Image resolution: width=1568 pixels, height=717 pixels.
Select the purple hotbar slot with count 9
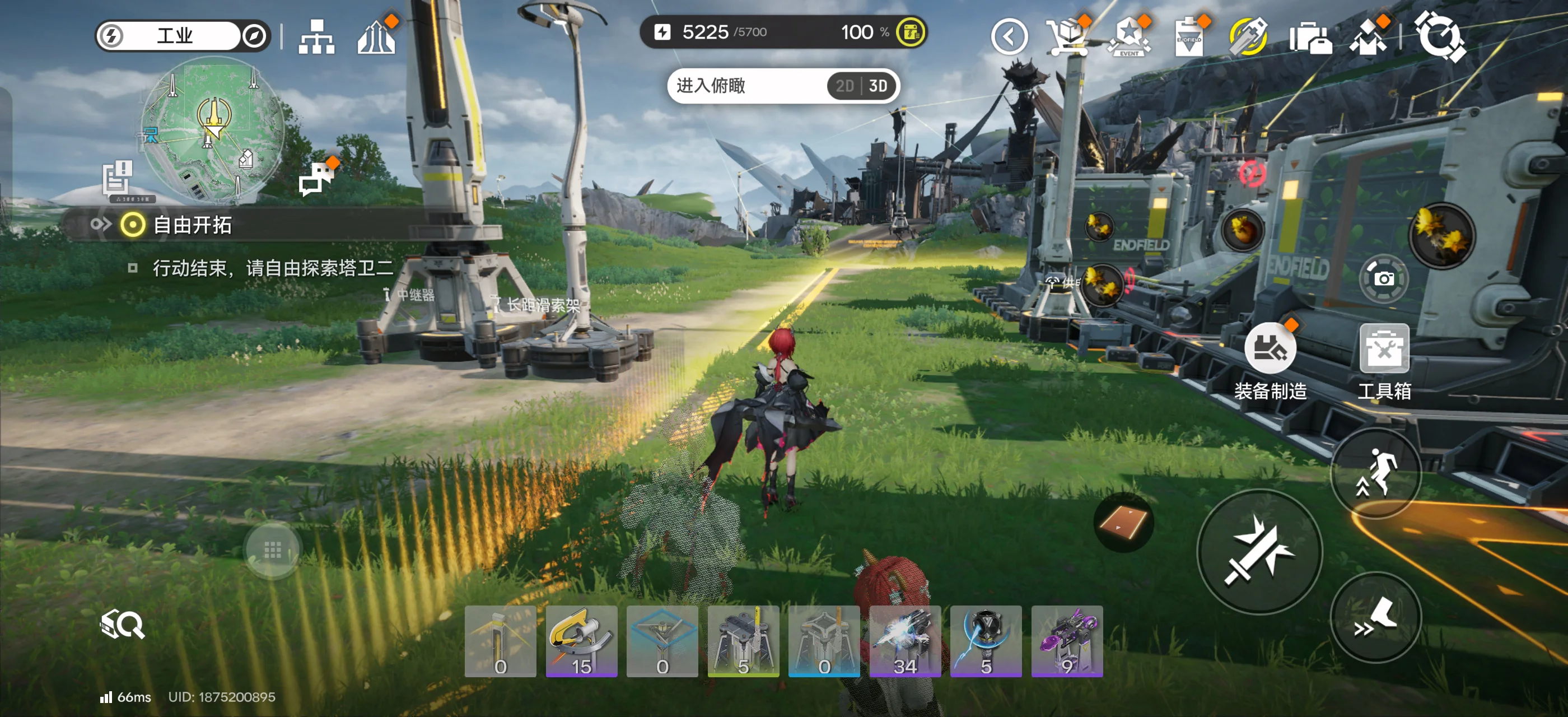pyautogui.click(x=1066, y=641)
